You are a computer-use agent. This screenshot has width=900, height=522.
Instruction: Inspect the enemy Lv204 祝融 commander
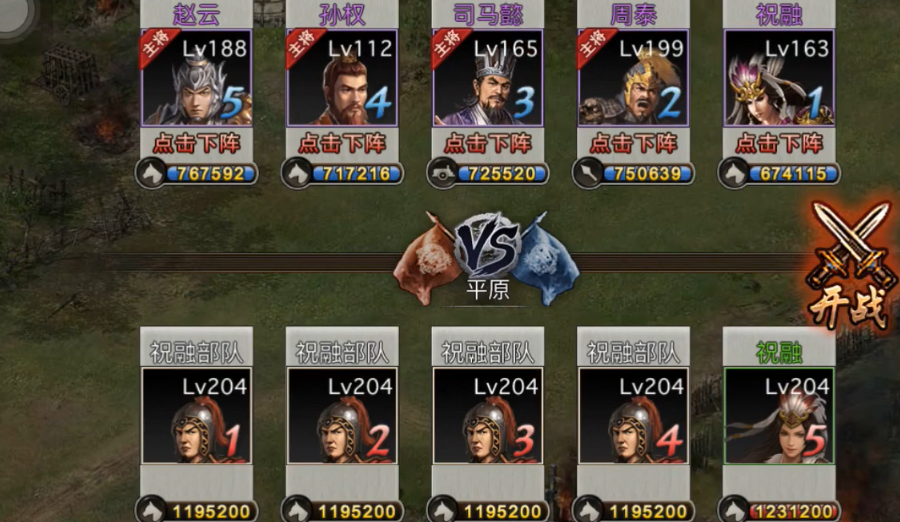(779, 416)
